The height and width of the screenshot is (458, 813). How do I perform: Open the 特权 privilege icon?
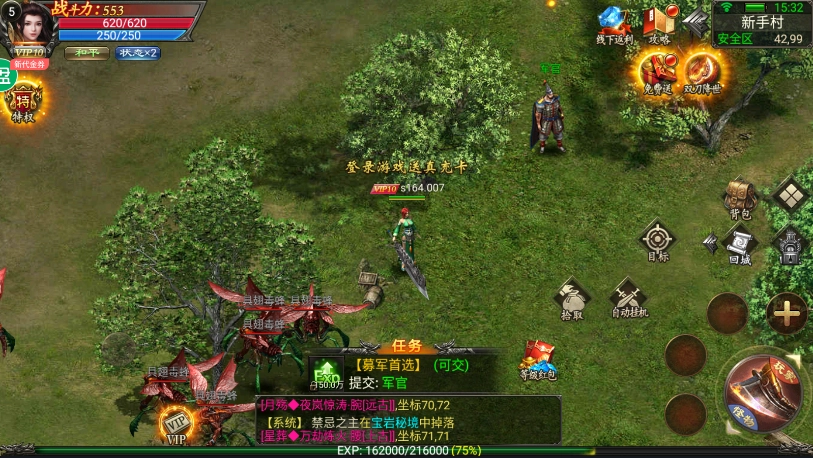click(22, 102)
